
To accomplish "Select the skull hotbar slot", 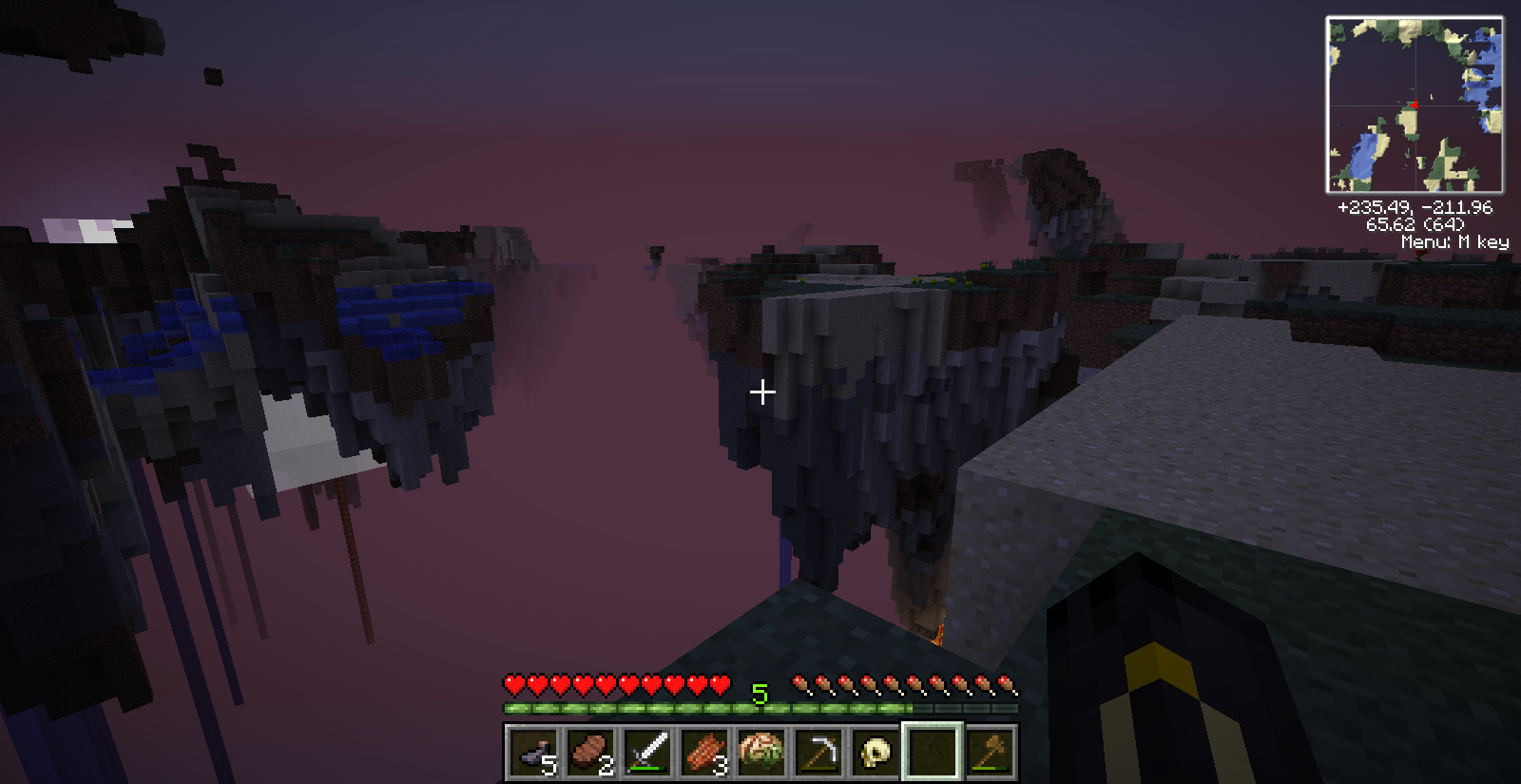I will (876, 753).
